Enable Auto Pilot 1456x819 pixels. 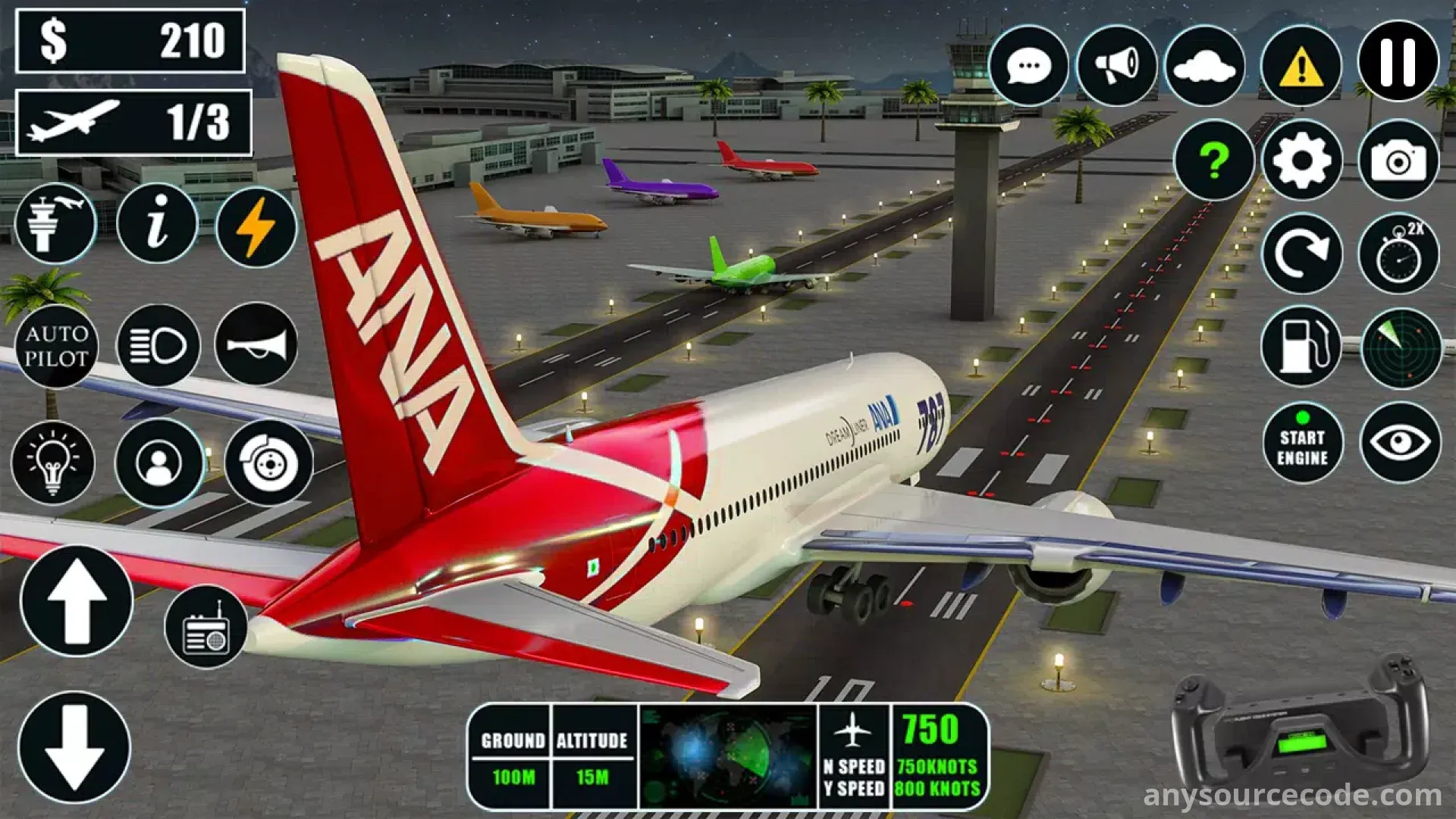coord(56,346)
